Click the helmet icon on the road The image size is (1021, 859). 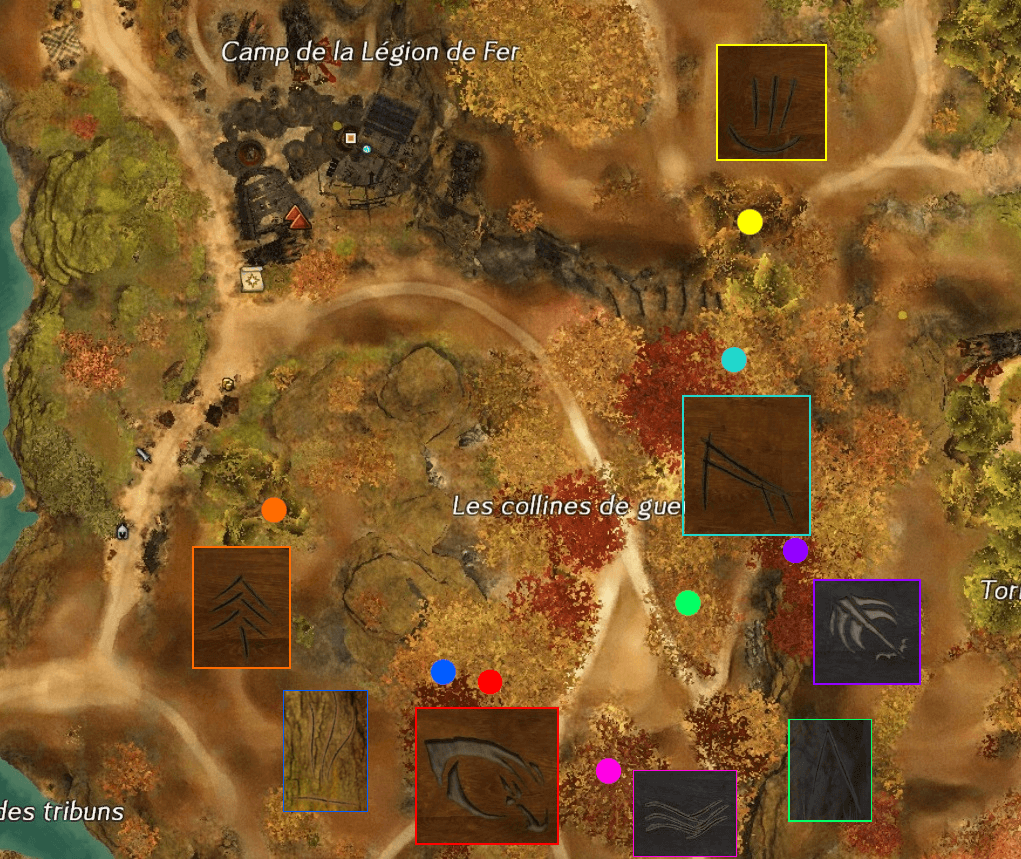[x=122, y=531]
